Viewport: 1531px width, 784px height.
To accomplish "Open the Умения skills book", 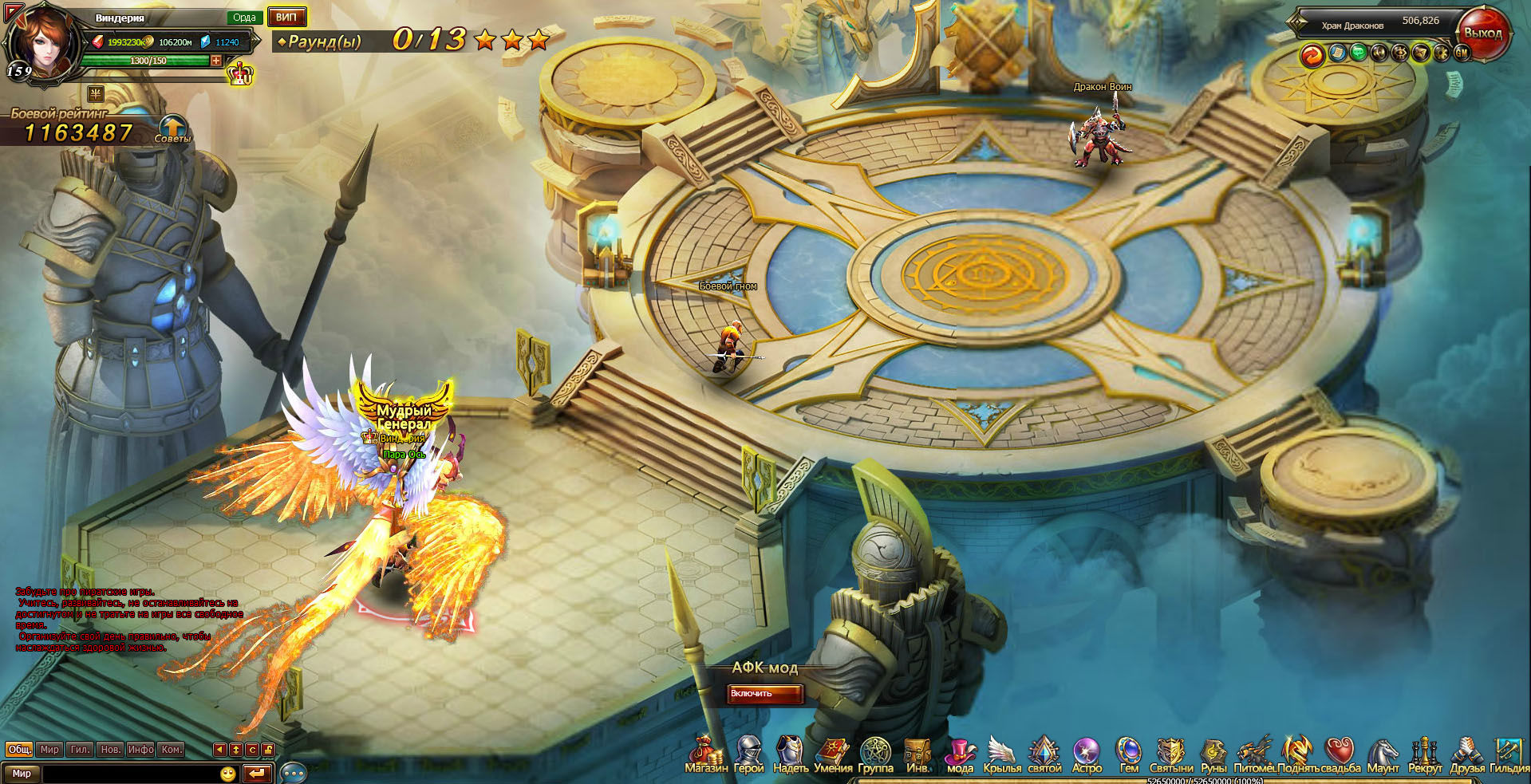I will pyautogui.click(x=833, y=754).
